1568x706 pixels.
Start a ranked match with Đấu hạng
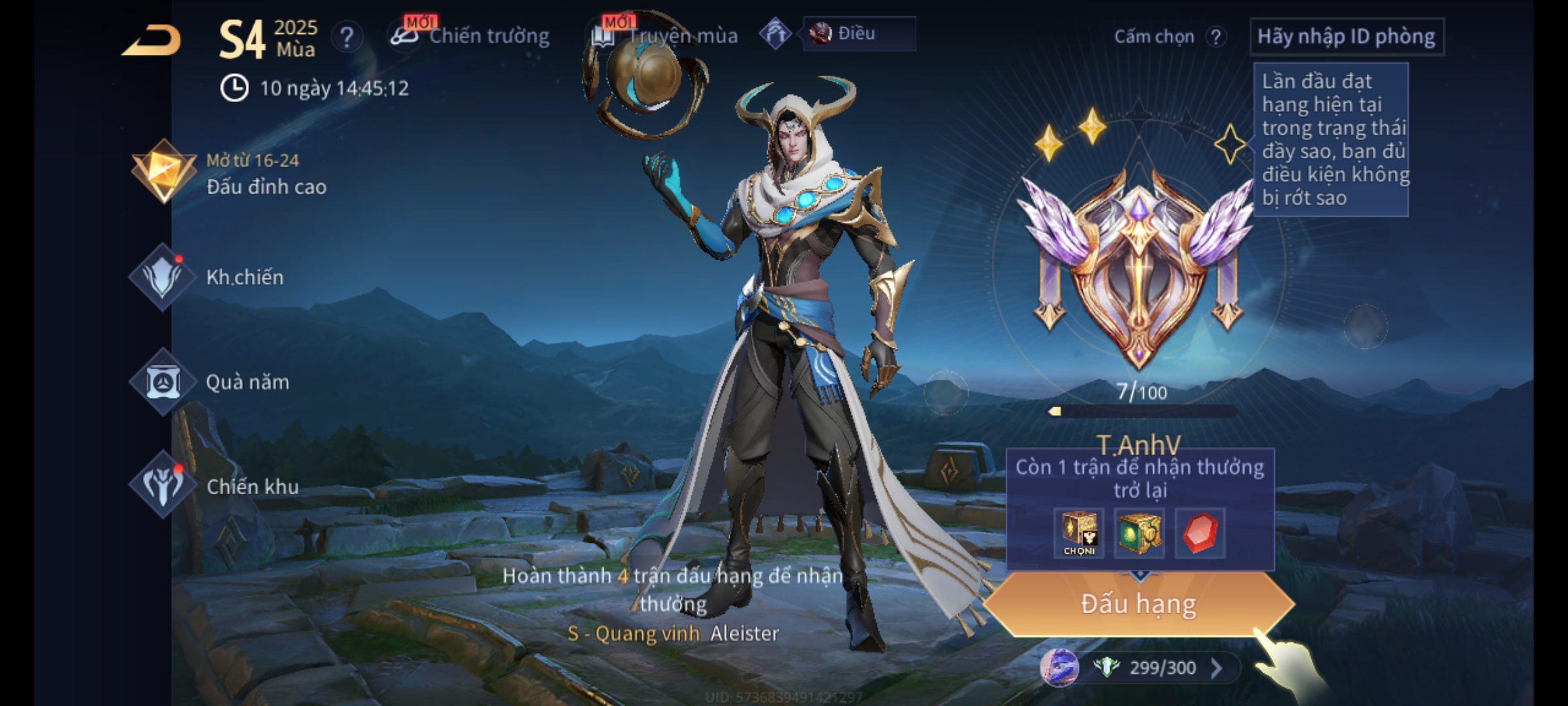pyautogui.click(x=1138, y=604)
